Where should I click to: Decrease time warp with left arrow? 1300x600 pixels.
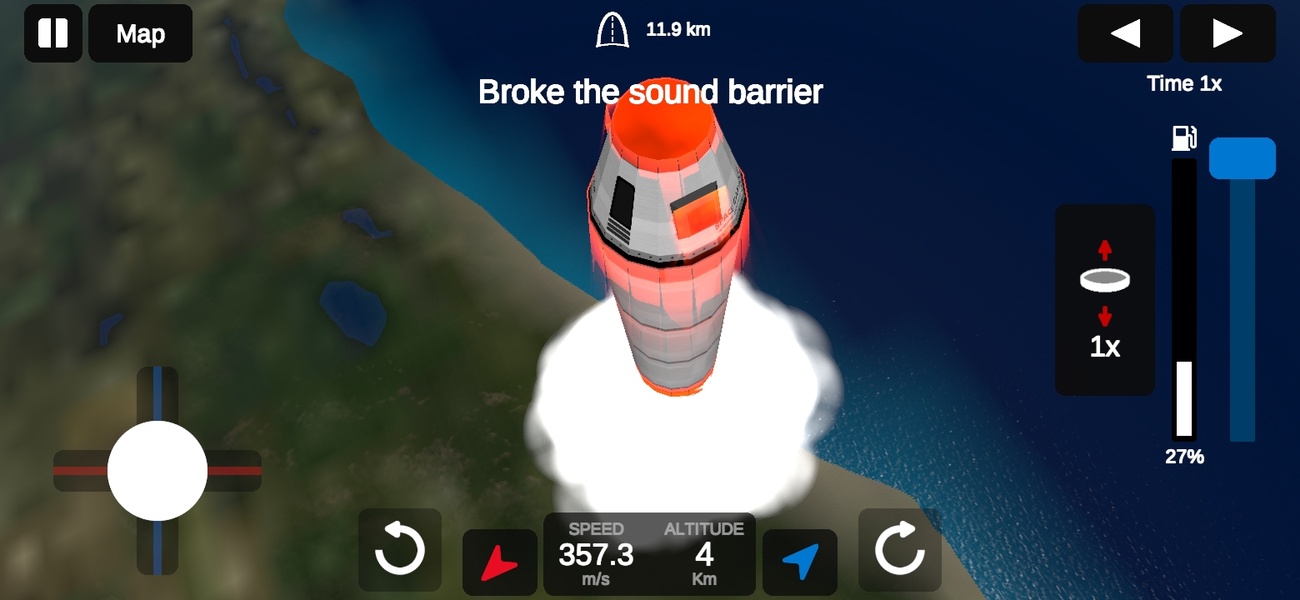click(1125, 34)
